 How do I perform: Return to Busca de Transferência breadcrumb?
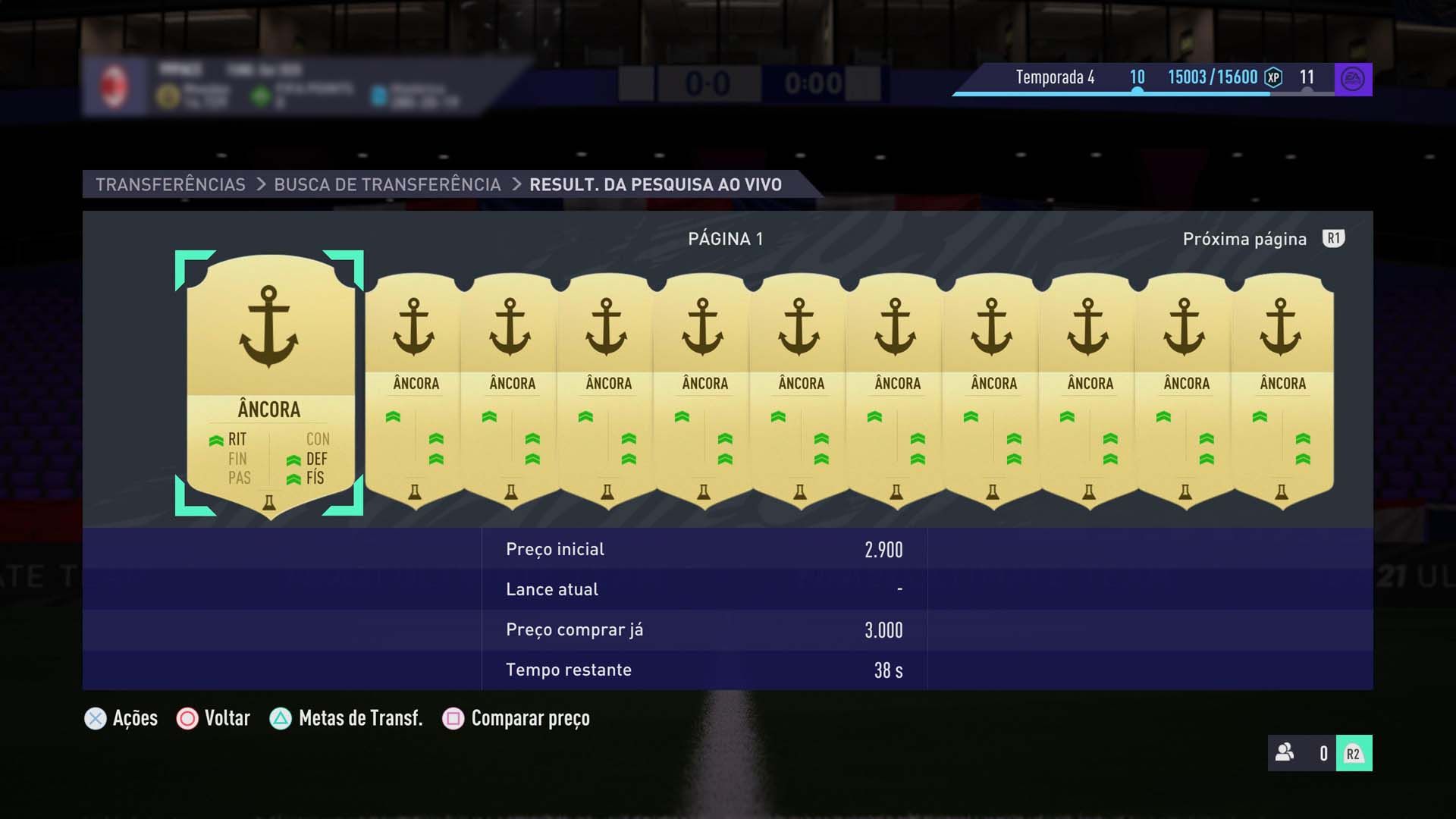pyautogui.click(x=387, y=184)
